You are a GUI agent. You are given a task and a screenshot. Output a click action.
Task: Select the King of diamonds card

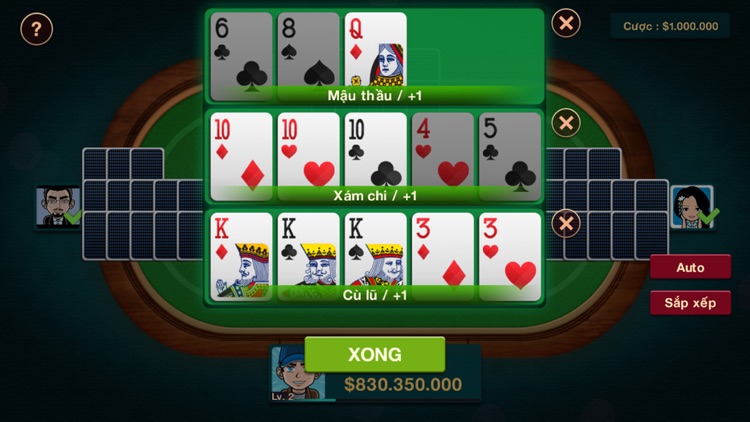[x=241, y=252]
